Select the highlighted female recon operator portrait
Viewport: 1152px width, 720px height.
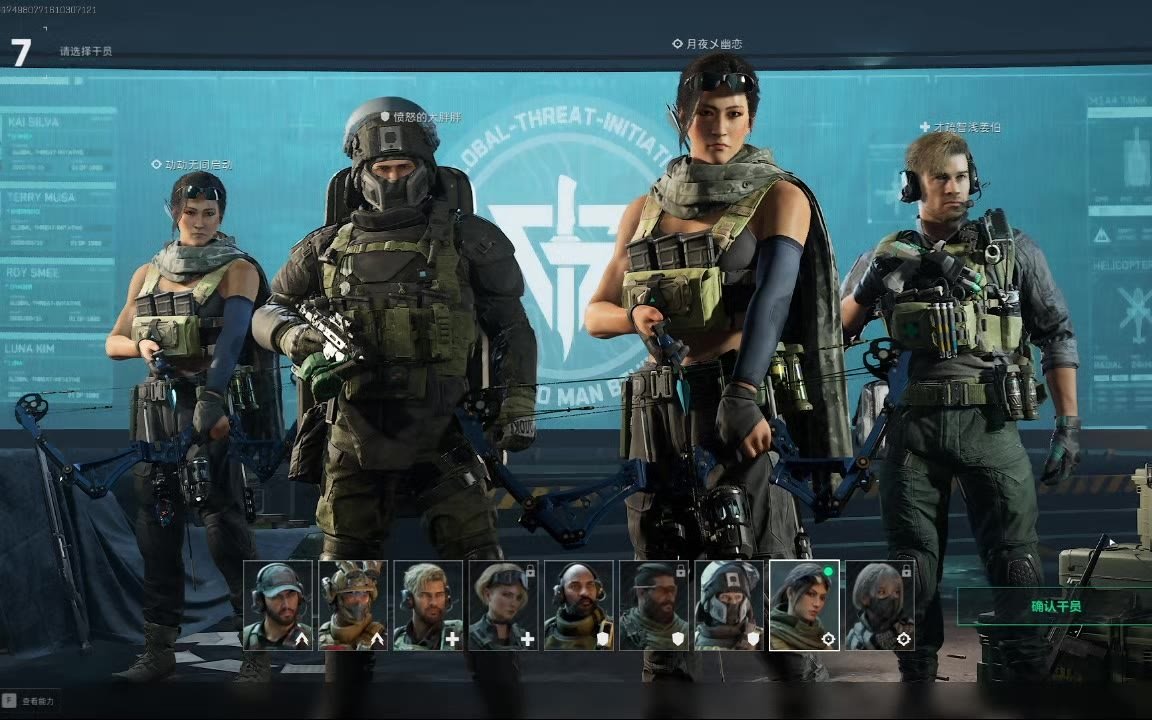click(804, 605)
